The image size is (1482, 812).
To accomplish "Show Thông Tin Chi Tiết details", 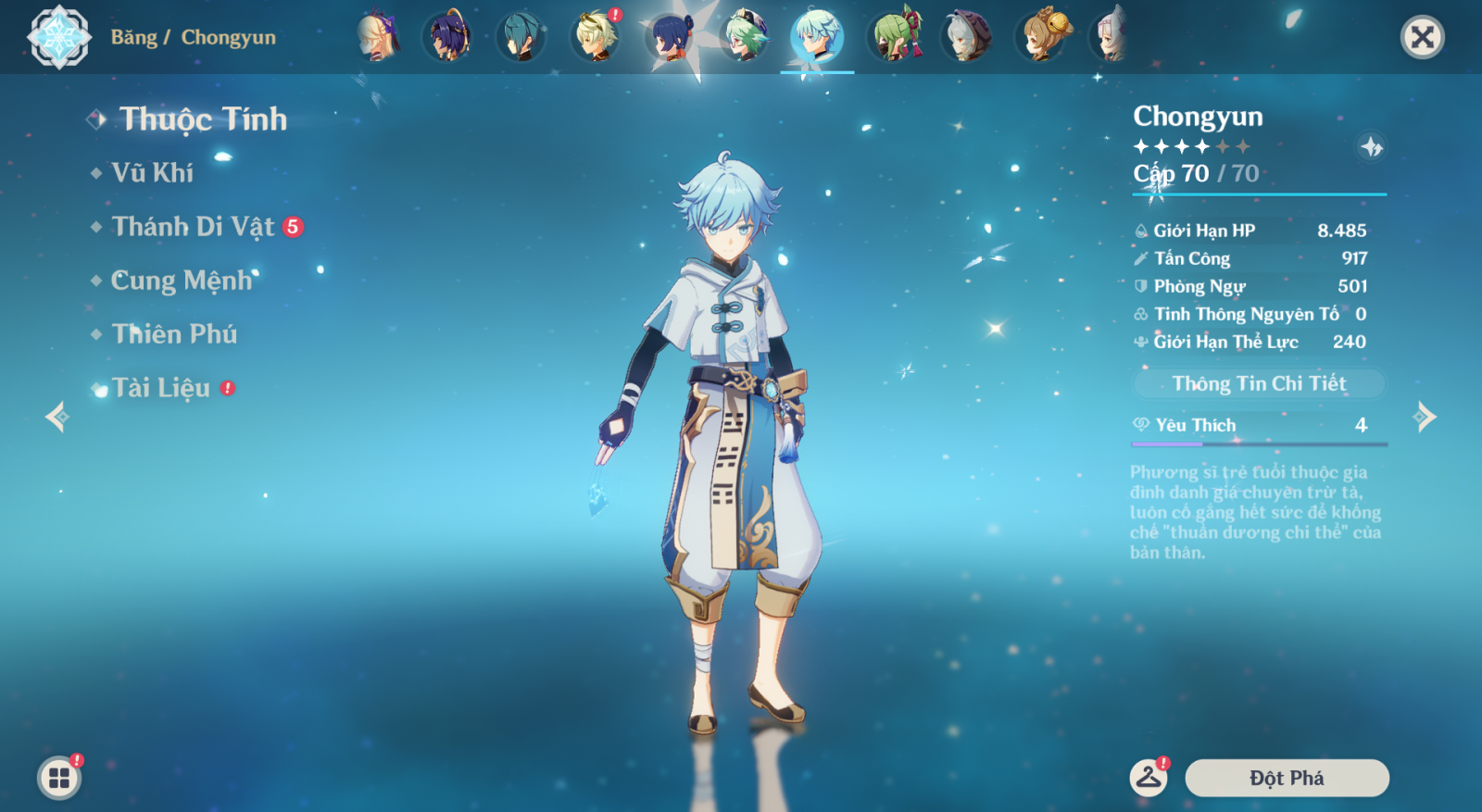I will (x=1259, y=383).
